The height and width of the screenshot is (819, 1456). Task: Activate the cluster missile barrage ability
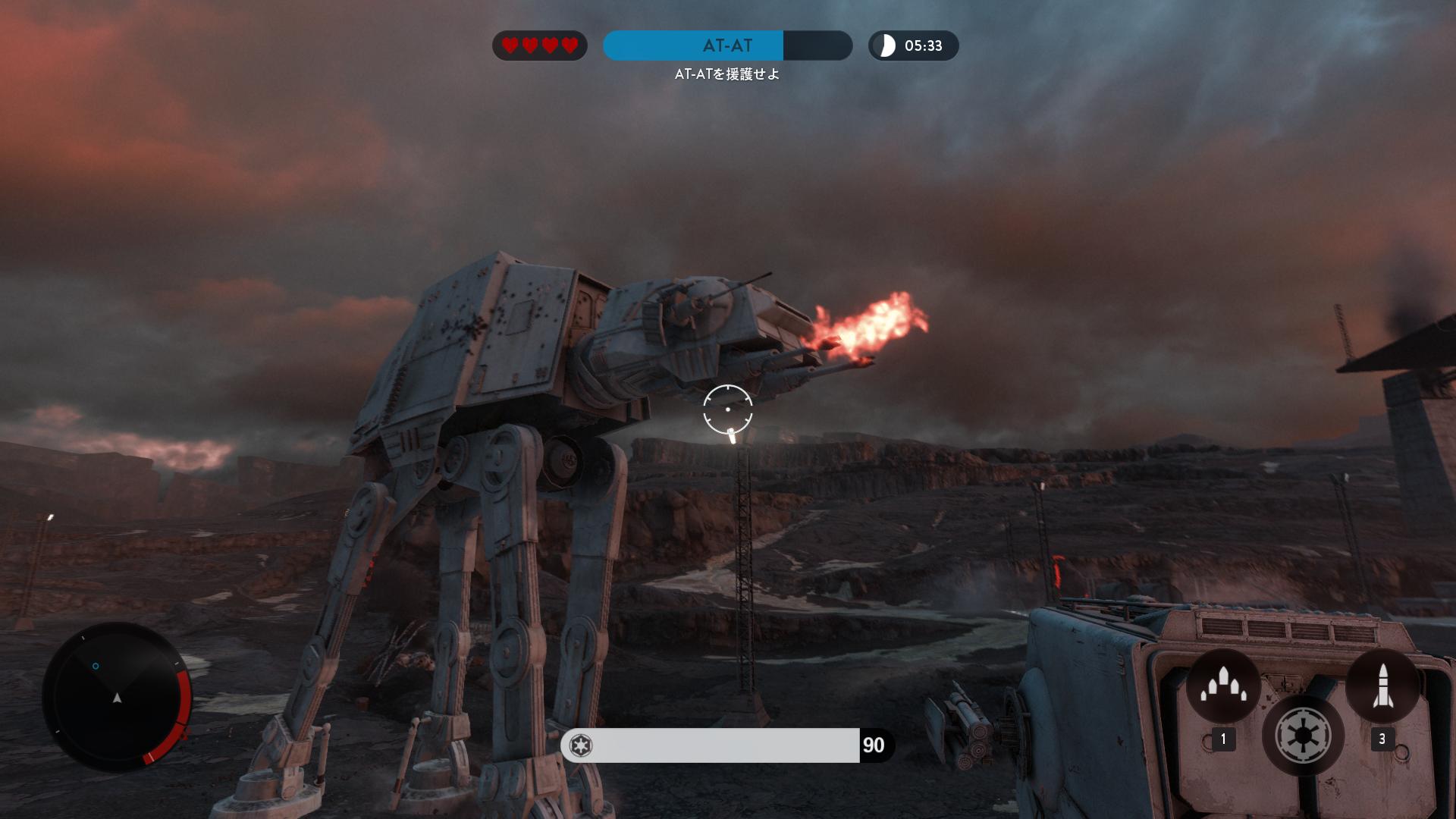1223,686
